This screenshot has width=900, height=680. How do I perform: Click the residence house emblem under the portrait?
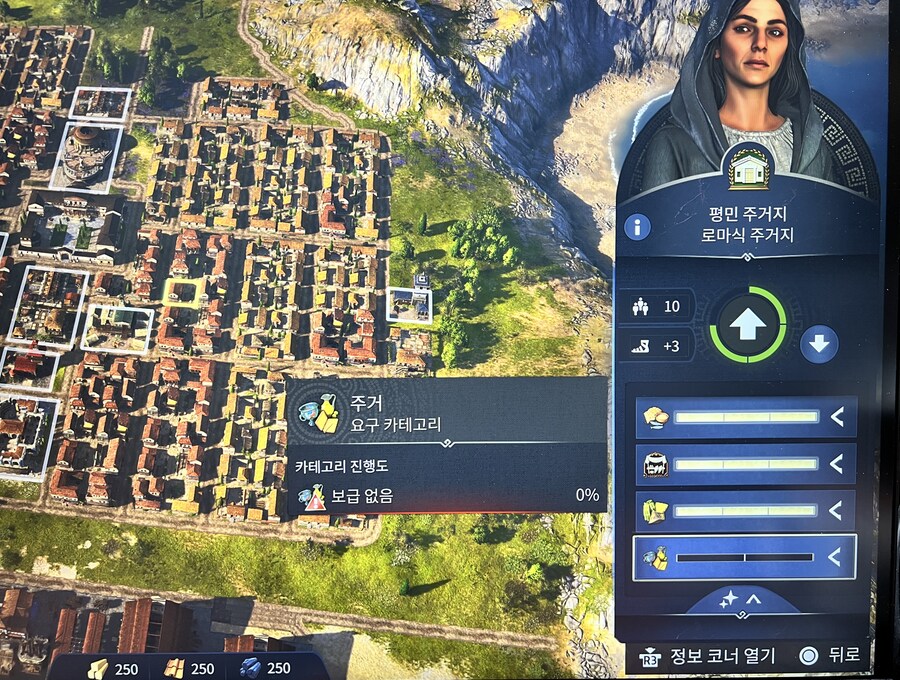point(748,168)
